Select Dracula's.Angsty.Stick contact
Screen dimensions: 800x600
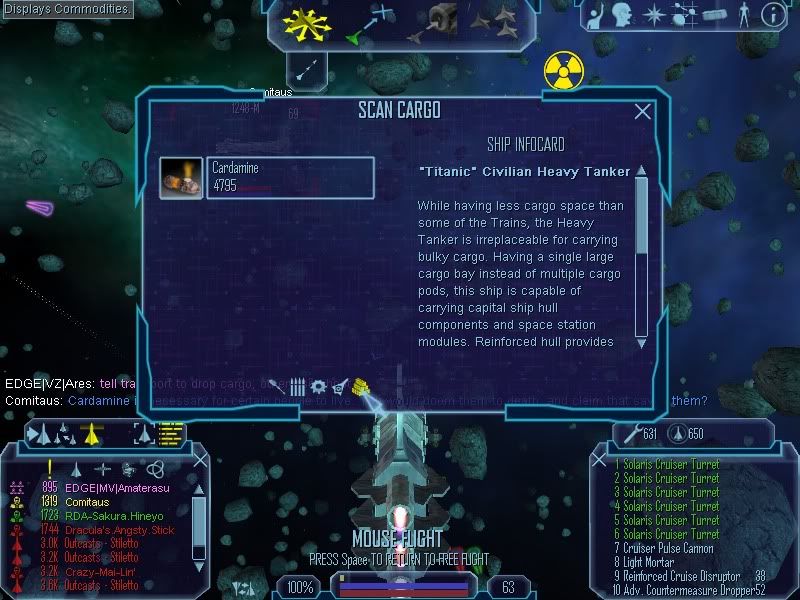click(119, 529)
